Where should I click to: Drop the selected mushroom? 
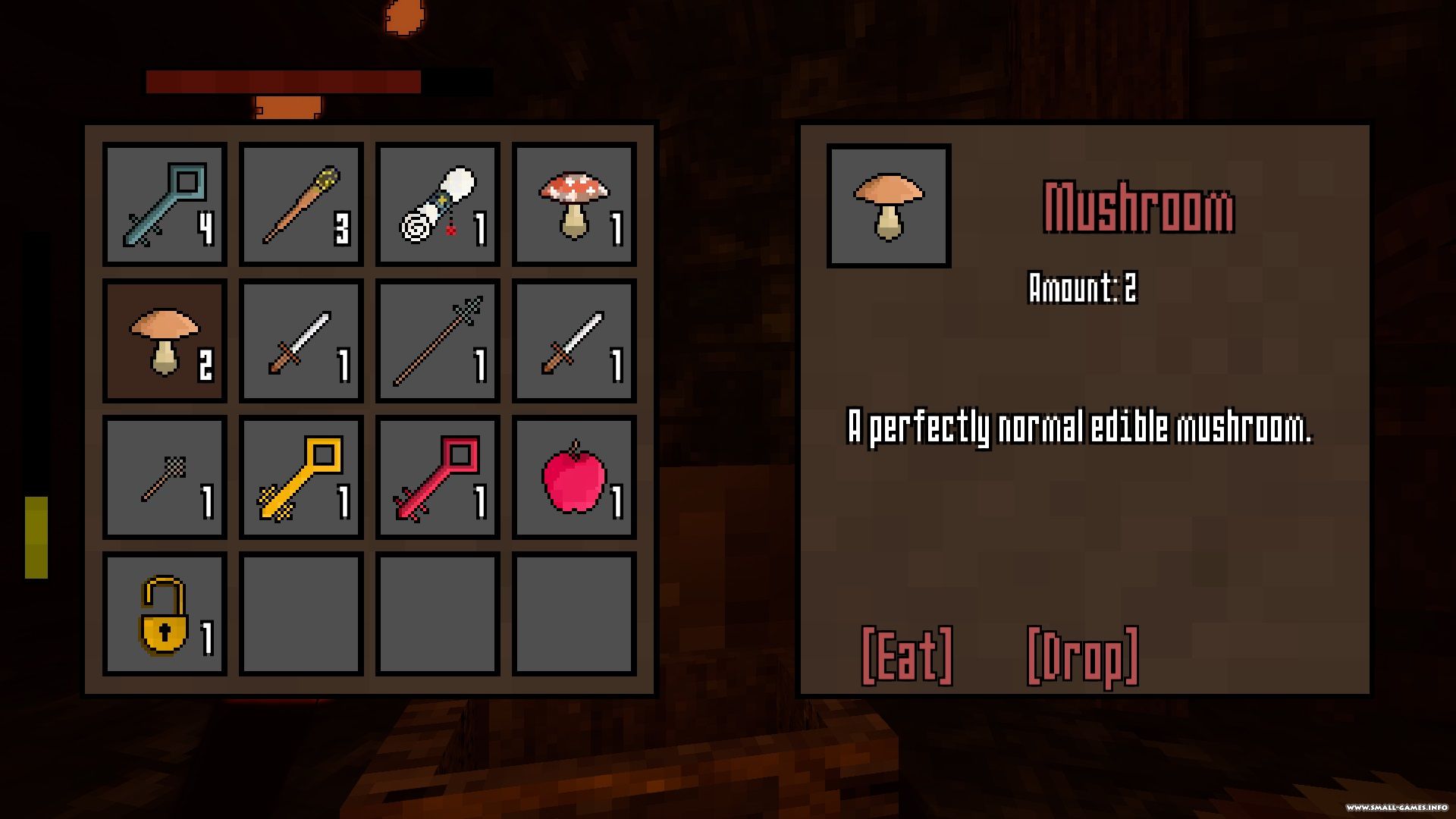pyautogui.click(x=1082, y=656)
